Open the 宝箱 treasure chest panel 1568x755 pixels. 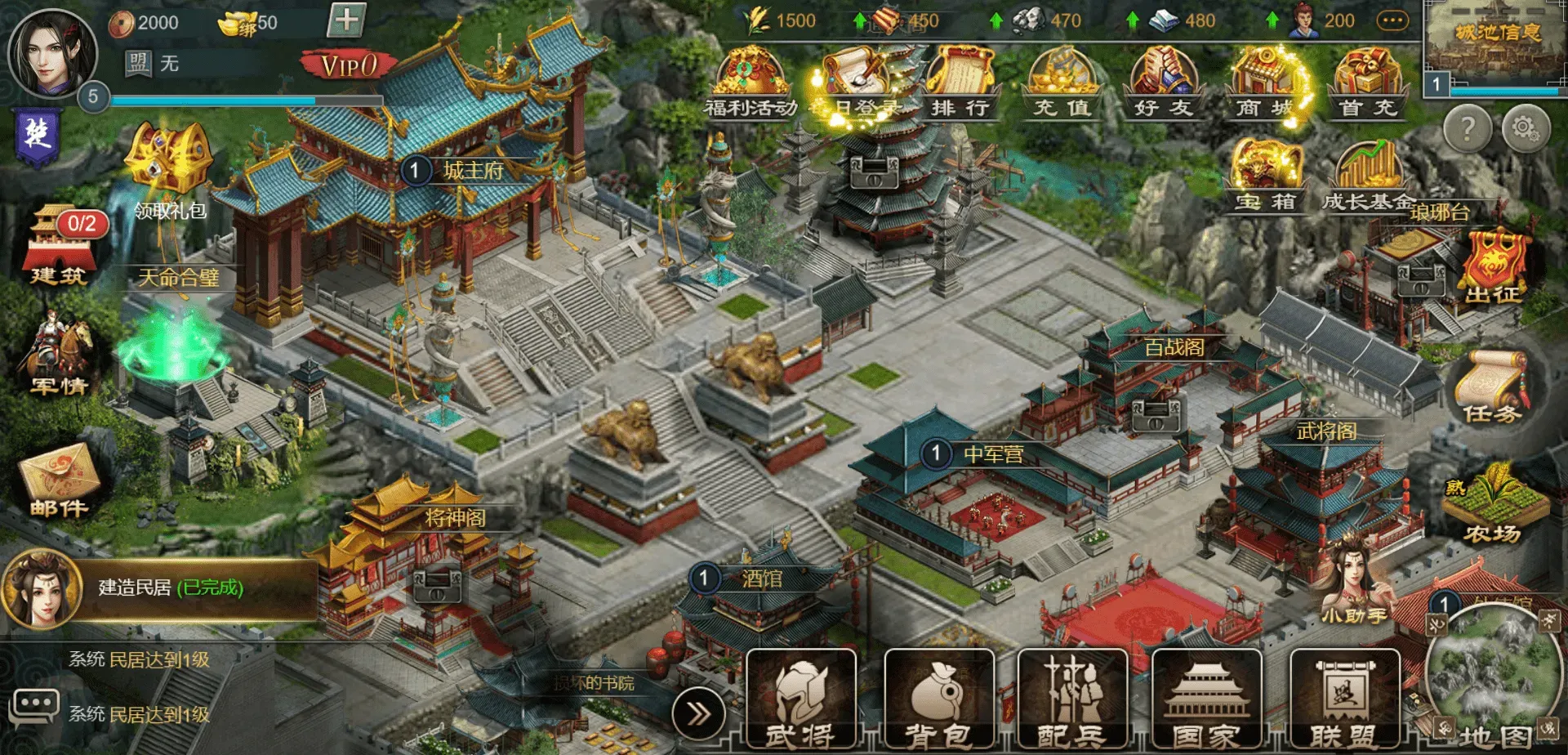(x=1263, y=172)
